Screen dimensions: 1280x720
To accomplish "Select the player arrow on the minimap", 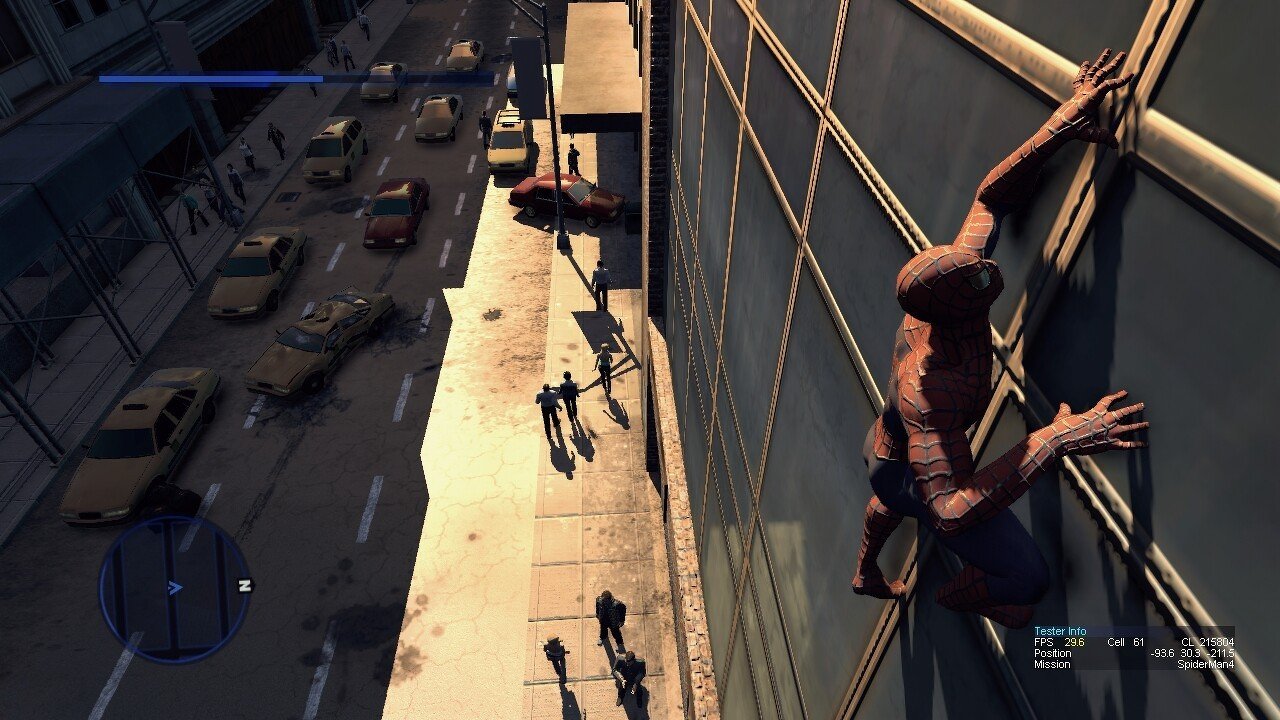I will pos(175,588).
